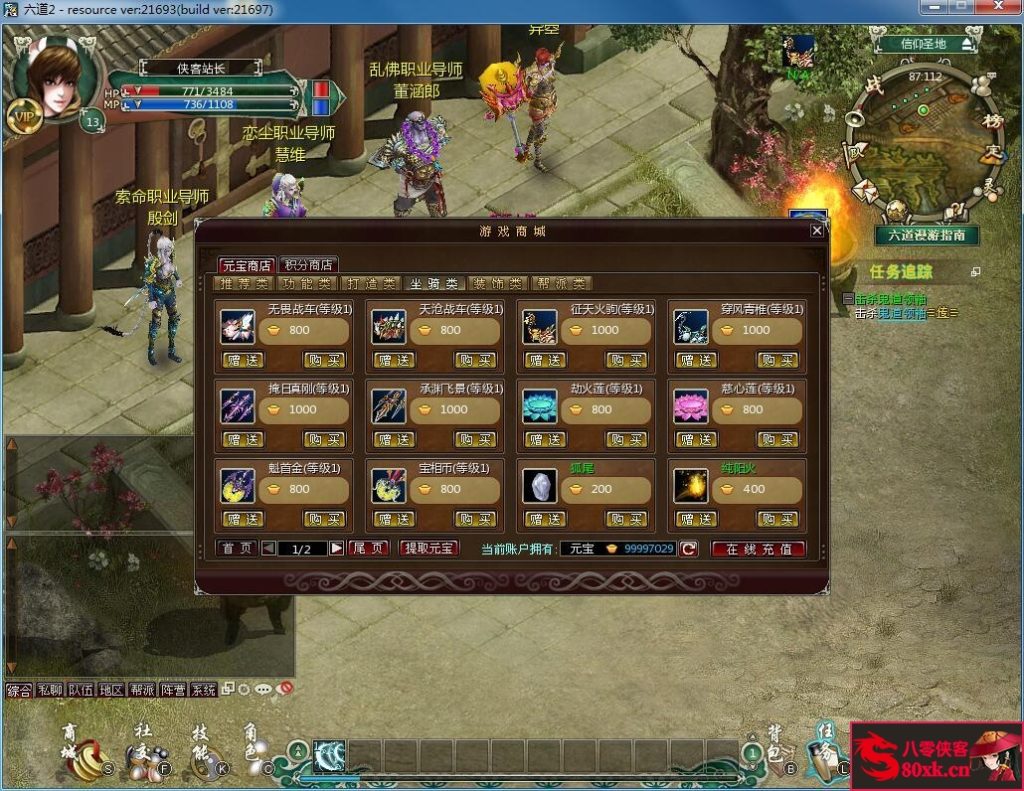1024x791 pixels.
Task: Show the 装饰类 category items
Action: 498,283
